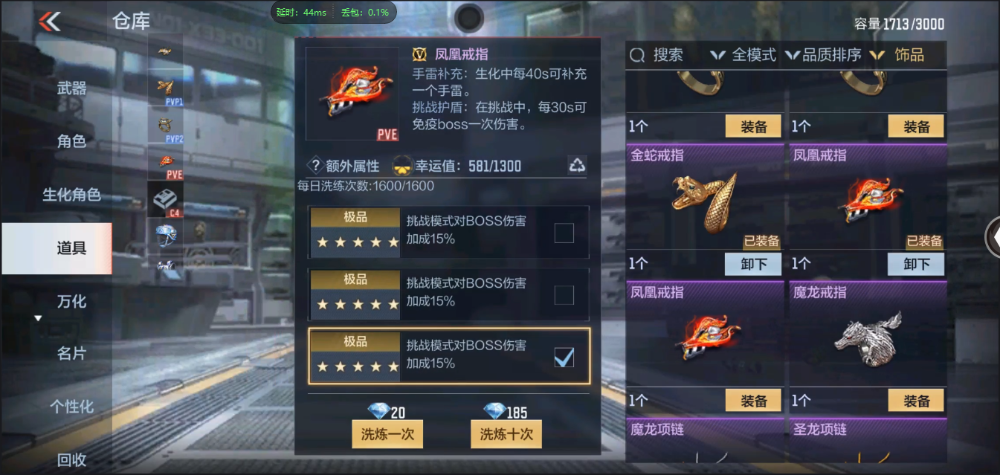Open the 额外属性 help question mark
The height and width of the screenshot is (475, 1000).
[x=316, y=166]
